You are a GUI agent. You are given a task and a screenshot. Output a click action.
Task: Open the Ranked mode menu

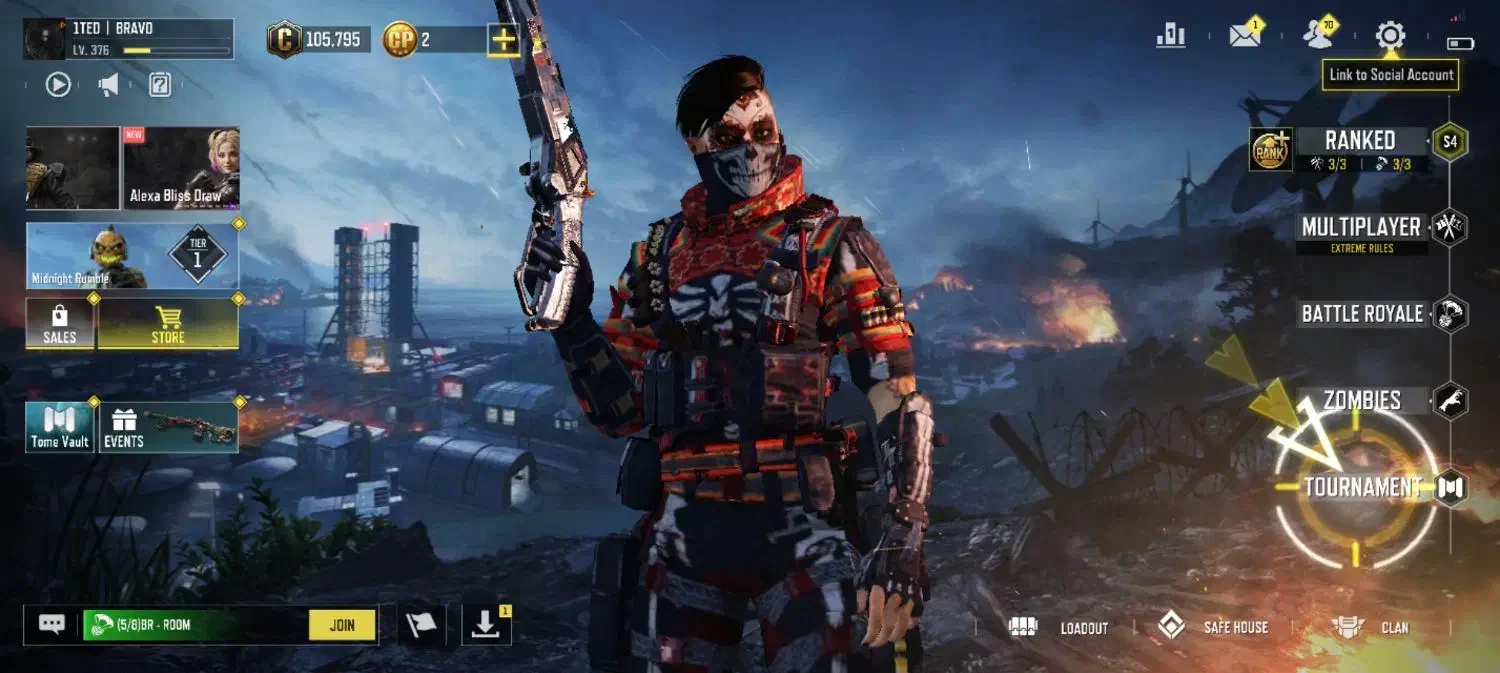1359,141
